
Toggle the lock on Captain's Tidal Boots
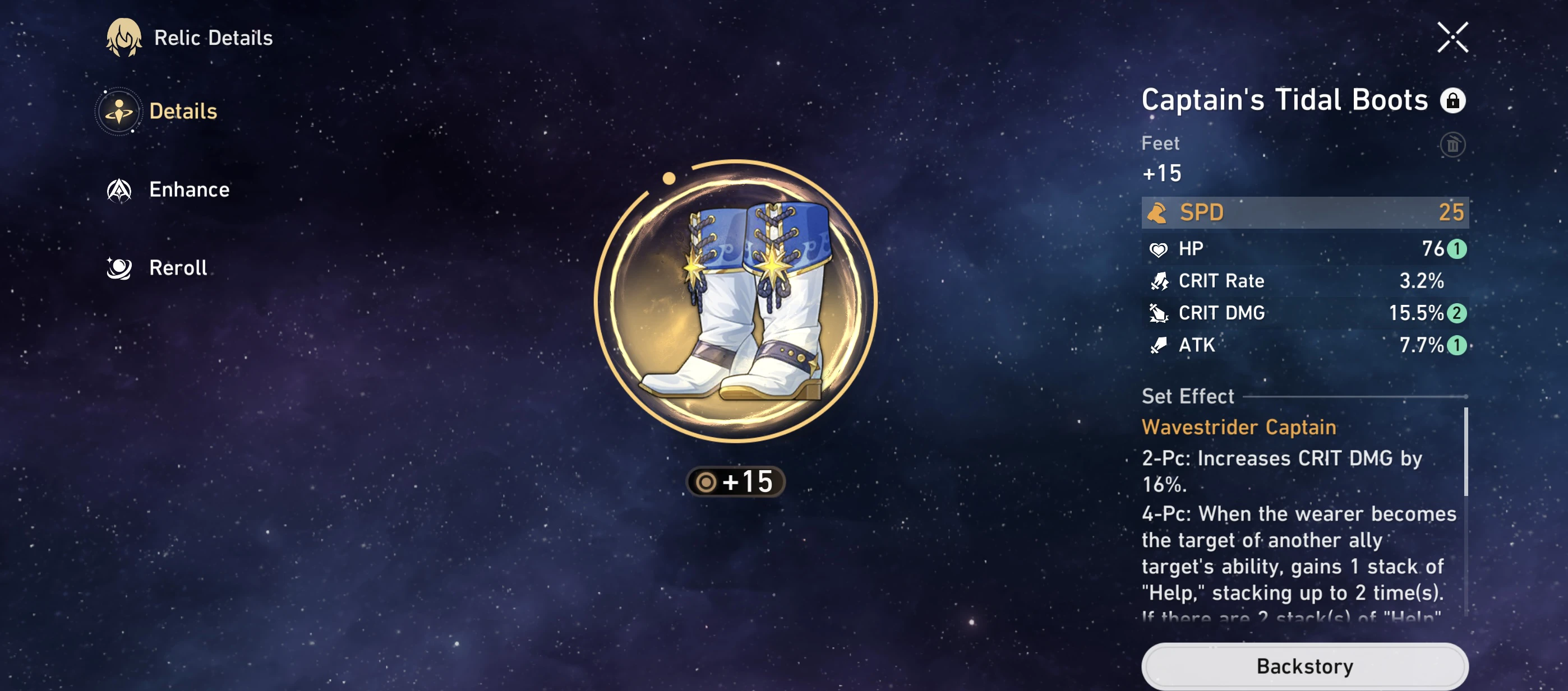click(1454, 100)
